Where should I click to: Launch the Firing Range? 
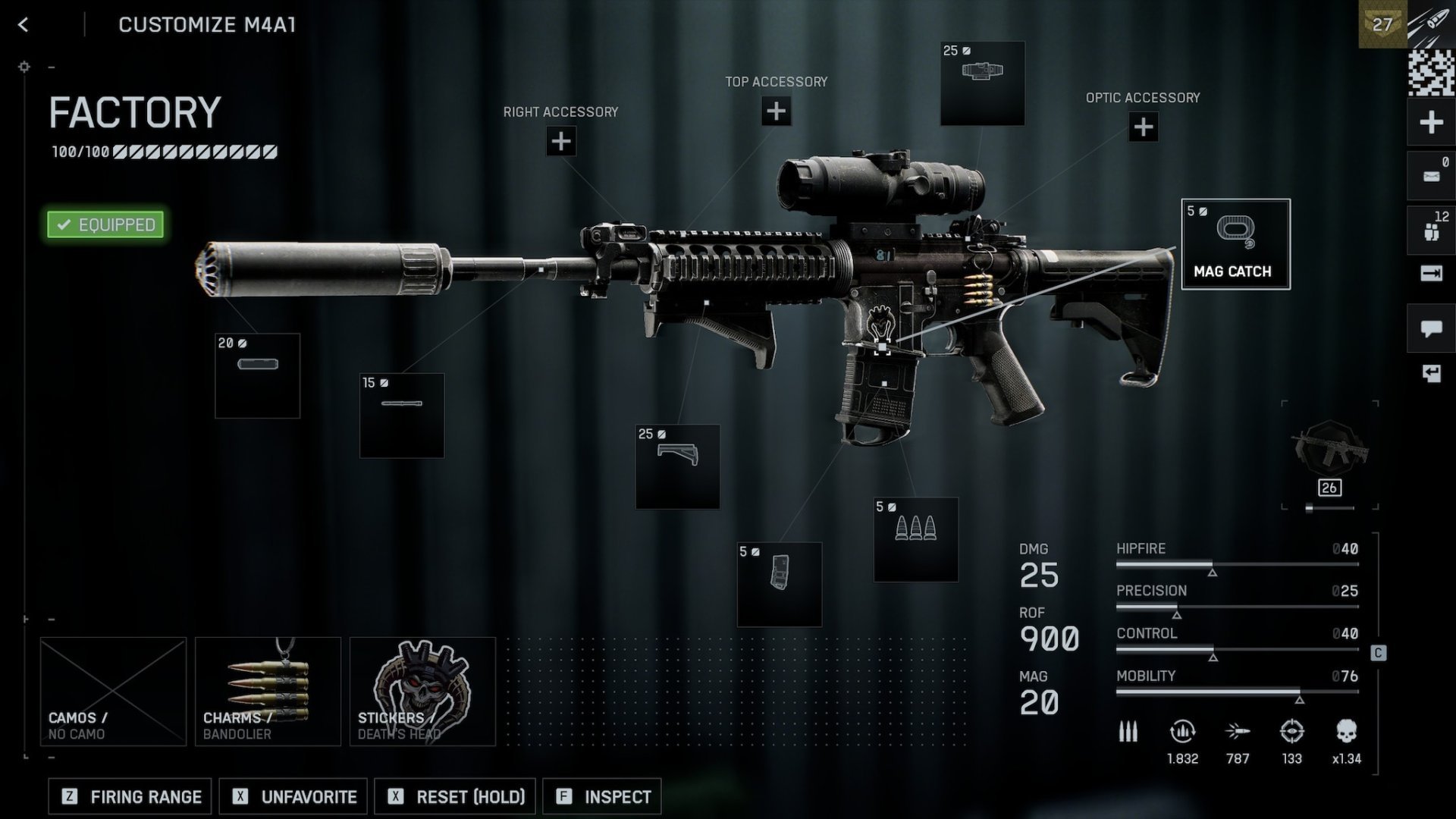point(130,796)
